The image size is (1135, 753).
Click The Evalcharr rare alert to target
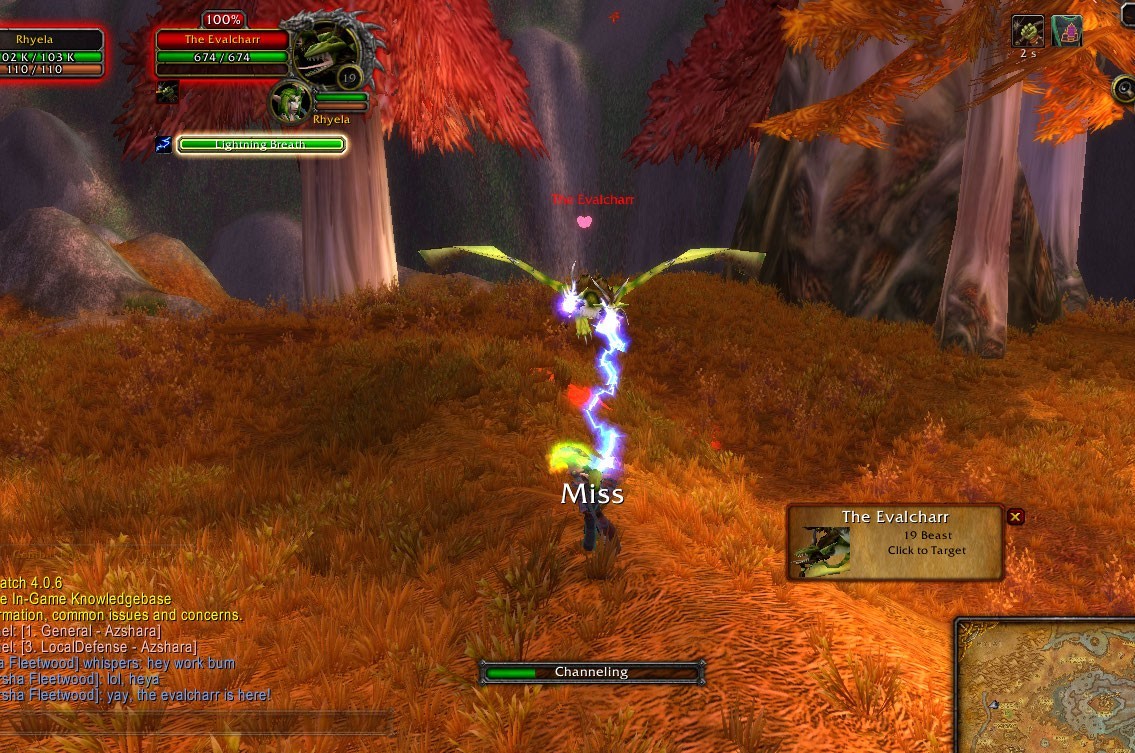coord(895,542)
